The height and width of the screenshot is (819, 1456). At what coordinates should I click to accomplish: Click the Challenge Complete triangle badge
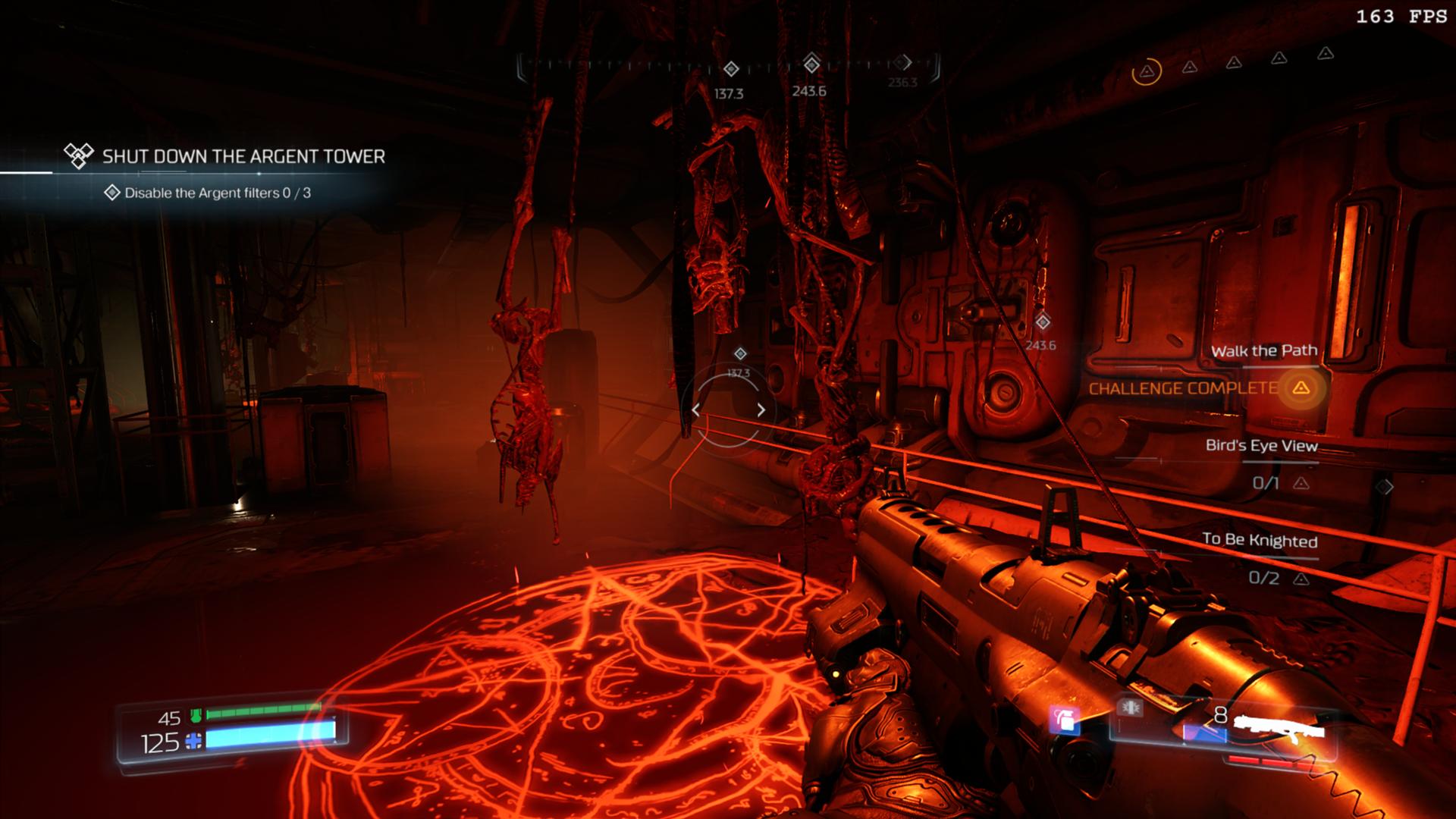(x=1301, y=388)
